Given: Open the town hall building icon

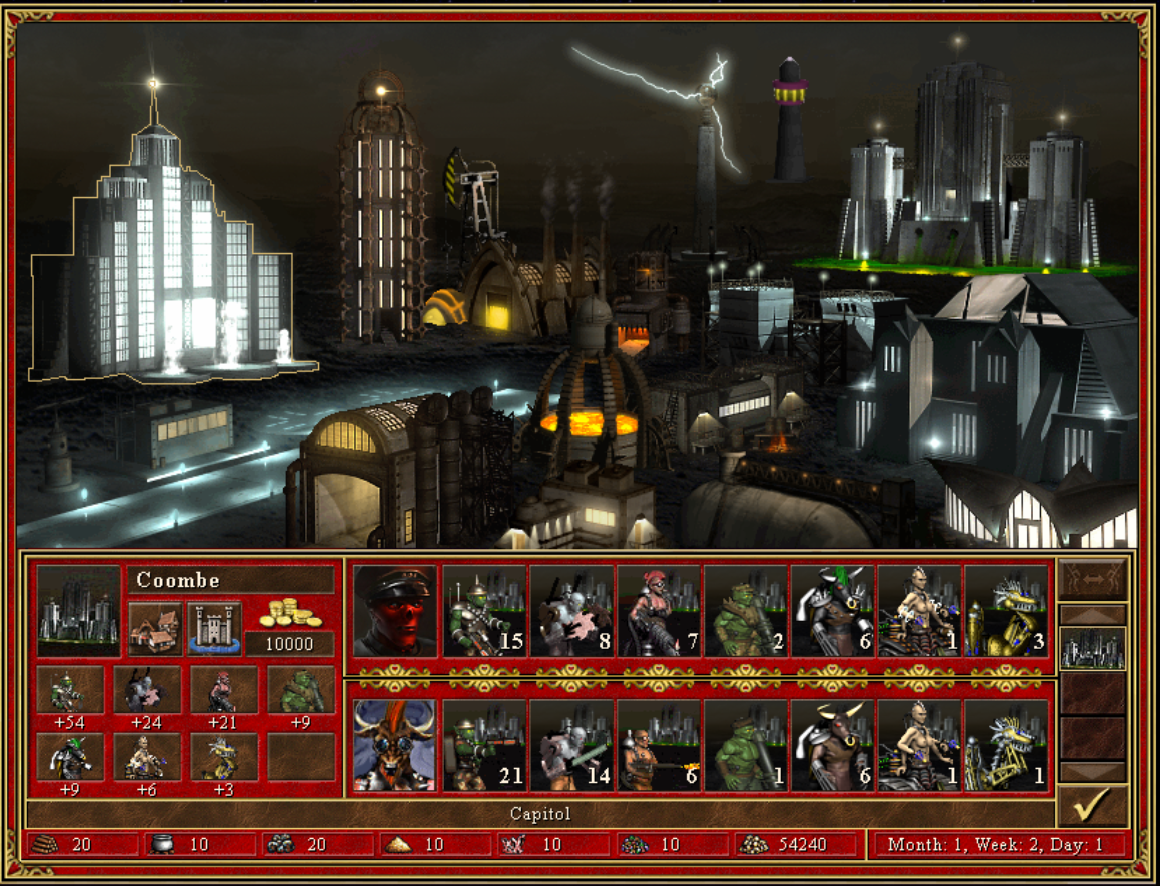Looking at the screenshot, I should click(155, 628).
